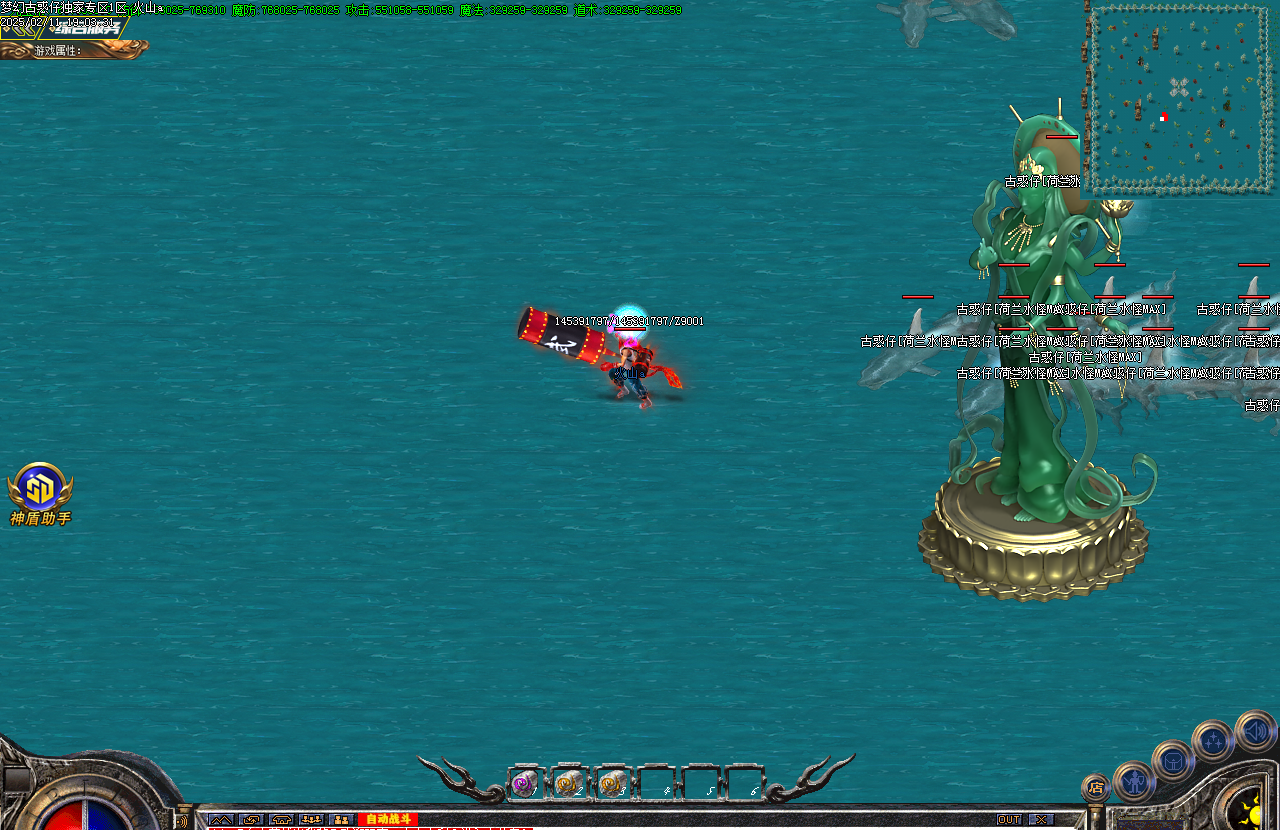Open the character equipment (warrior) button
The image size is (1280, 830).
pyautogui.click(x=1134, y=781)
